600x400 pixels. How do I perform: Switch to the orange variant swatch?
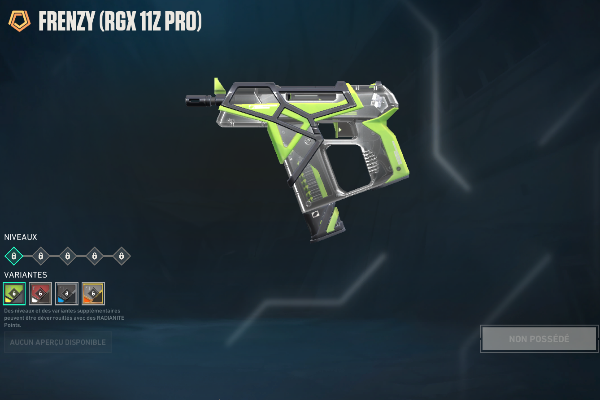[x=92, y=293]
